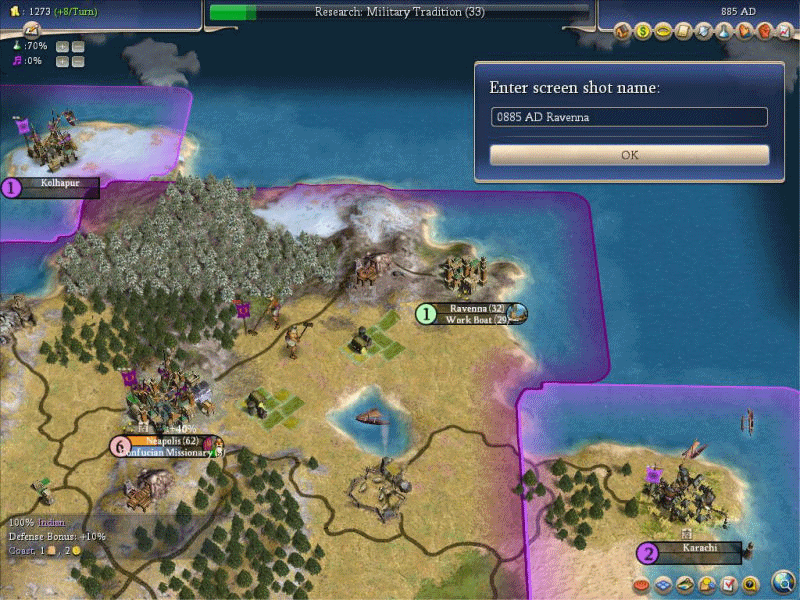This screenshot has height=600, width=800.
Task: Edit the screen shot name text field
Action: (629, 117)
